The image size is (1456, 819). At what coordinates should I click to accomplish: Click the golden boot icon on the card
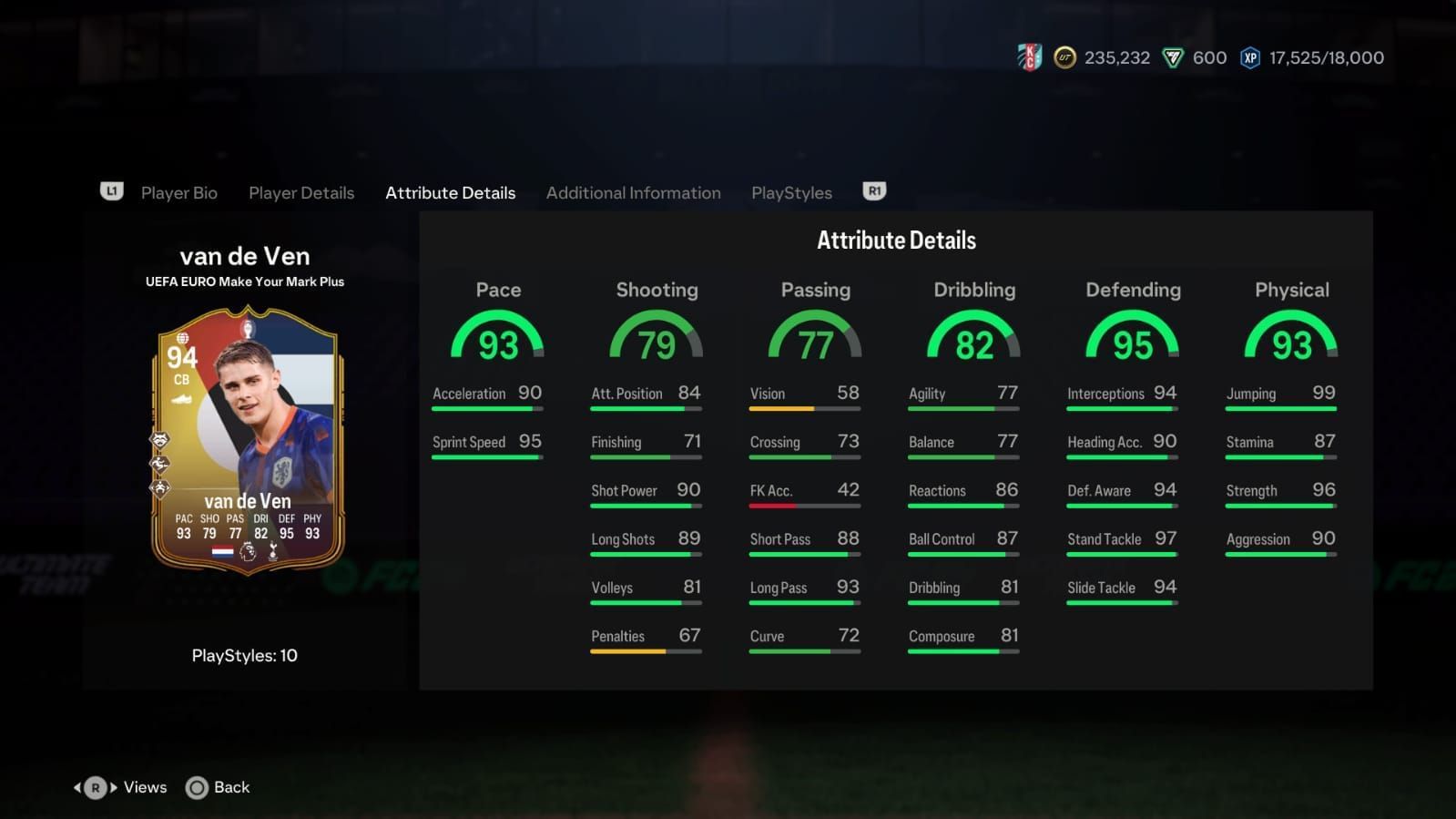[x=182, y=400]
